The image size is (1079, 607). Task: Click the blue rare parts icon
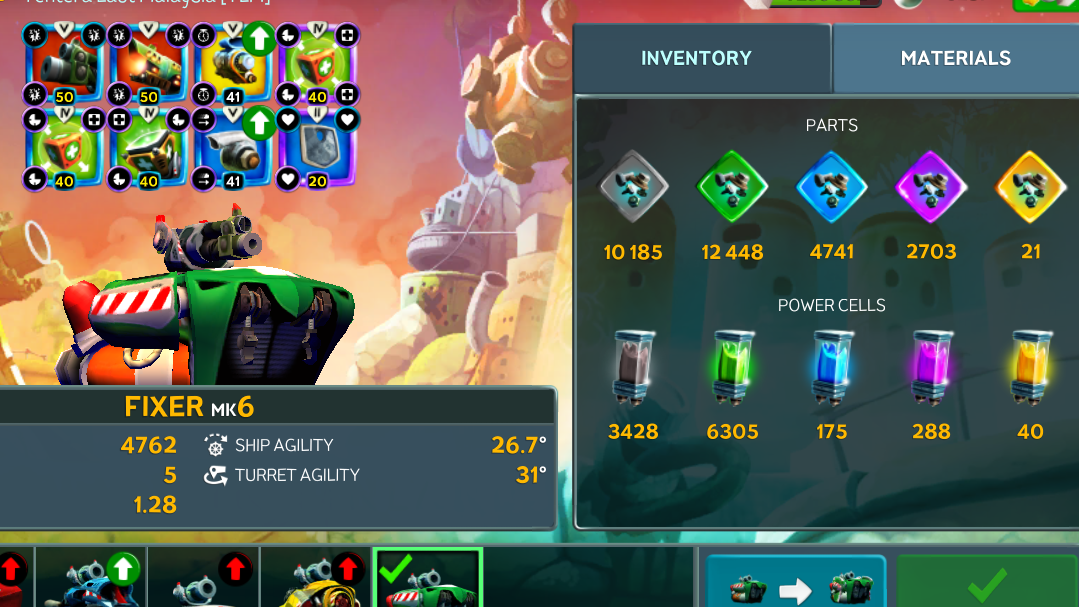pos(831,186)
